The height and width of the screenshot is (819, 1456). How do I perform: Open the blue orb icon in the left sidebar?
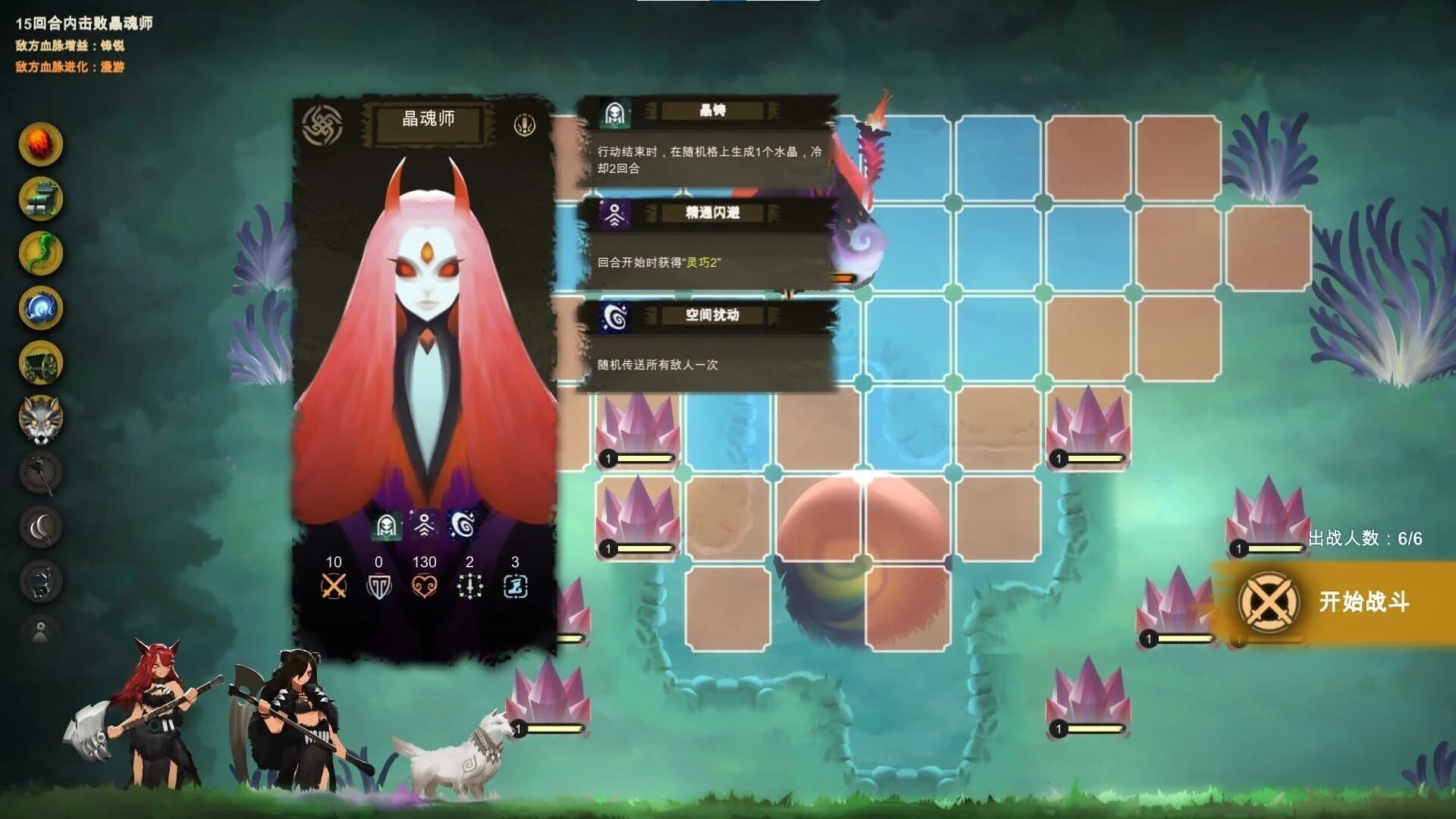coord(42,307)
